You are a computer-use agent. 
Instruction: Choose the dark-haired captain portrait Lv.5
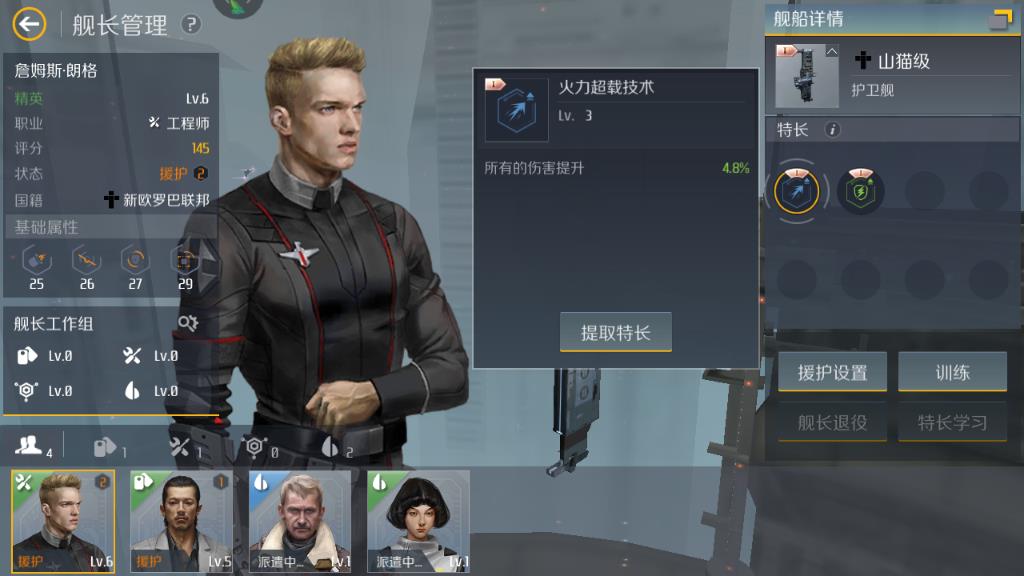click(181, 521)
